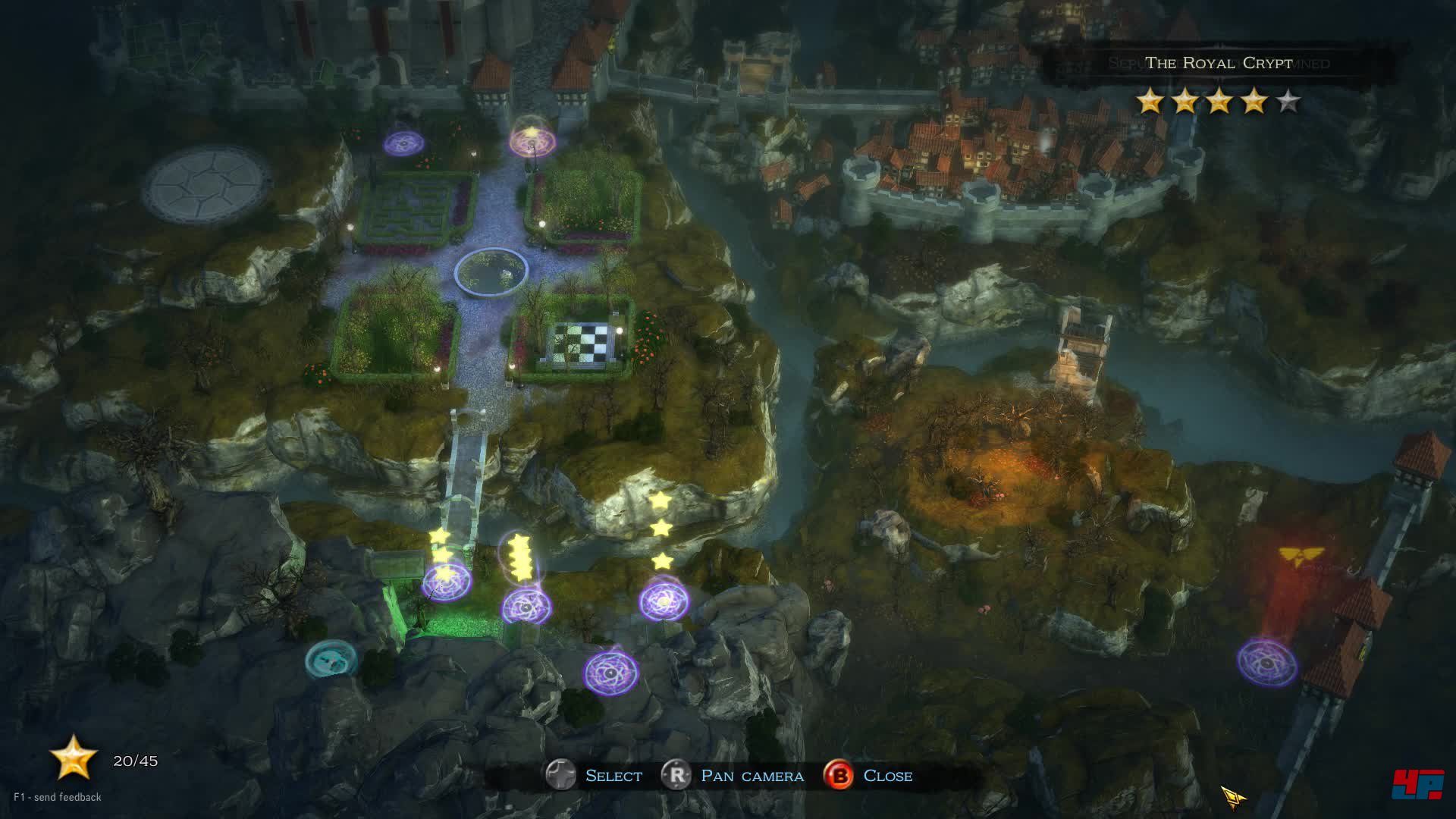Screen dimensions: 1456x819
Task: Select the three-star portal at the green-lit bridge
Action: 447,582
